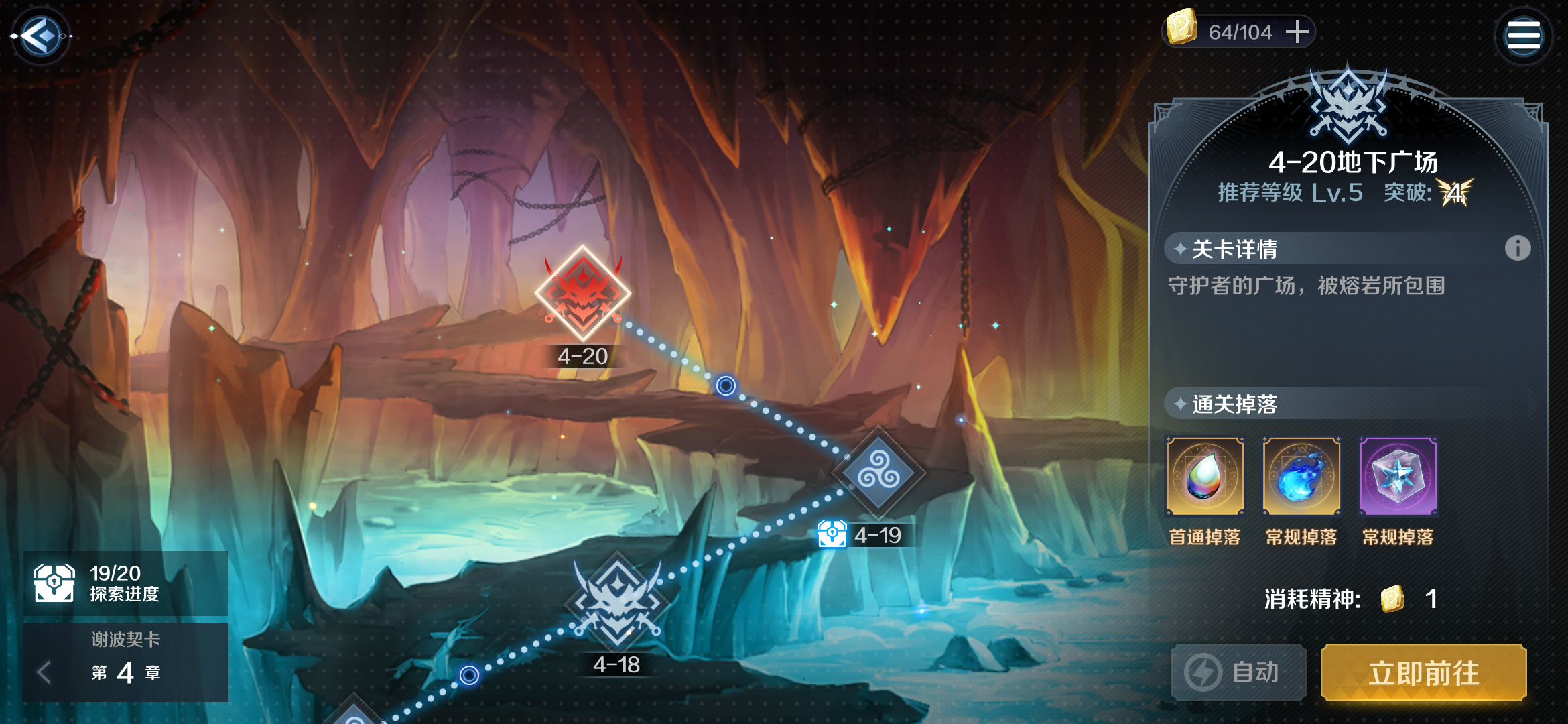Open the 19/20 exploration progress chest
The height and width of the screenshot is (724, 1568).
[55, 583]
